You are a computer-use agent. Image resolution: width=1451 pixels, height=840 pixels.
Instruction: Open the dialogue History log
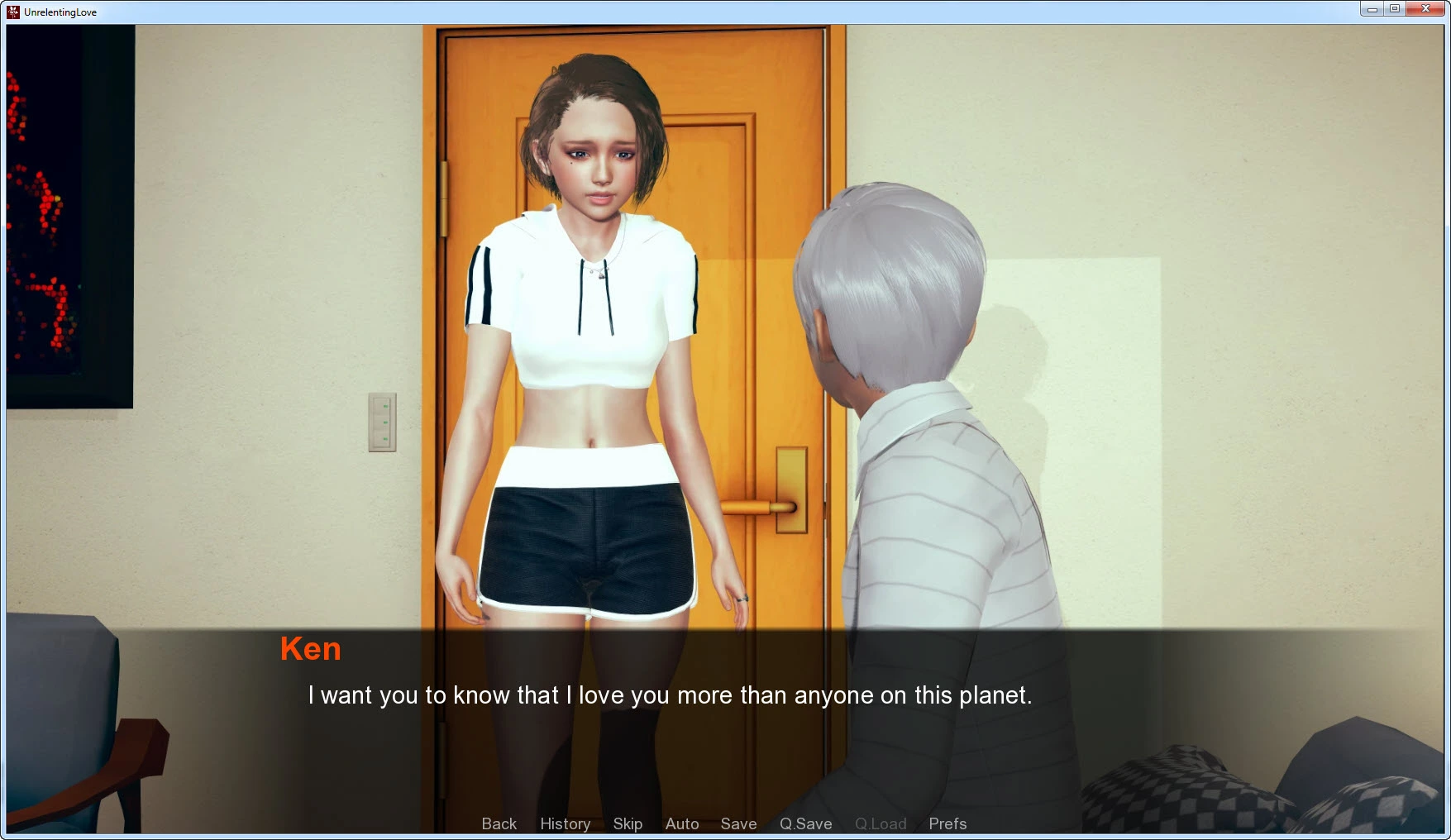click(565, 823)
